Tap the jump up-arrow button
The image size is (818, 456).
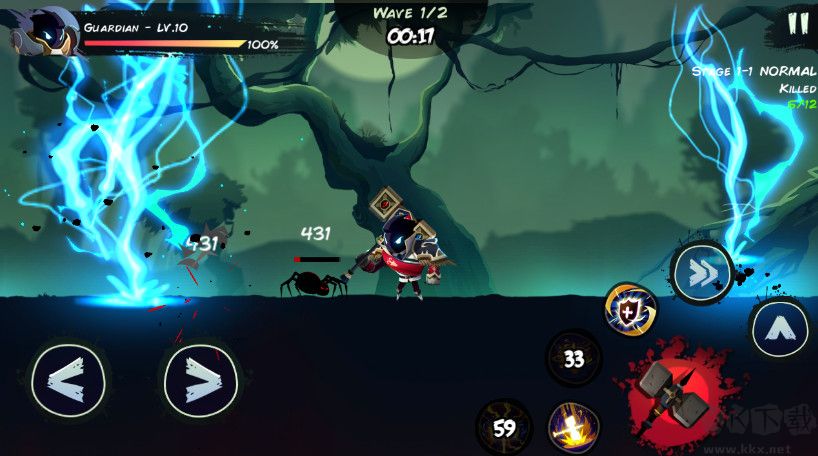[x=779, y=327]
